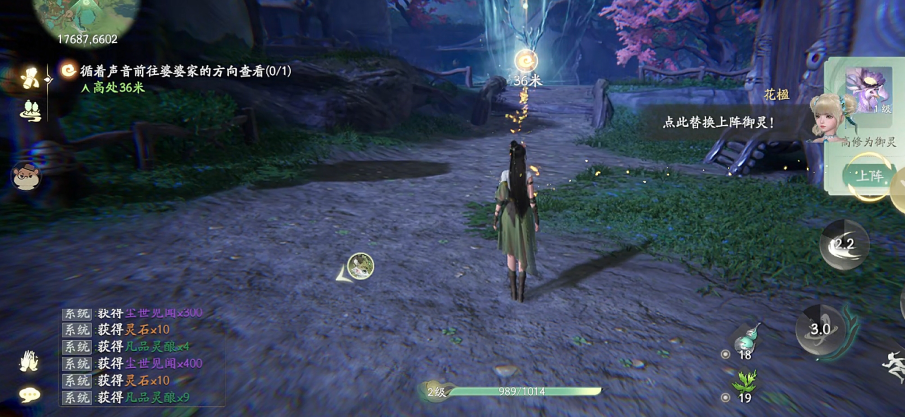
Task: Activate the skill showing 2.2 cooldown
Action: point(844,244)
